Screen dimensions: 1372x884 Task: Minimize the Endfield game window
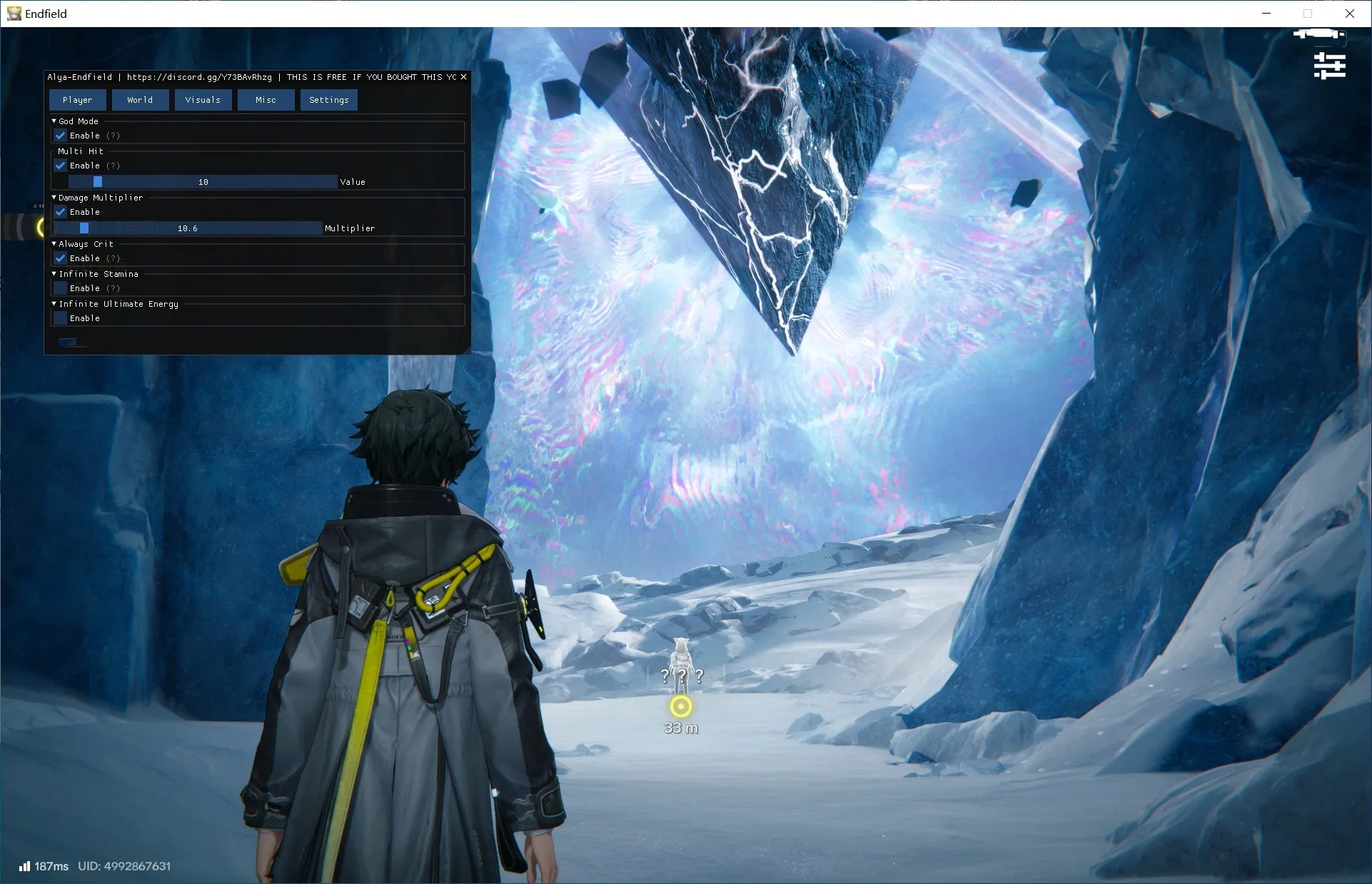pyautogui.click(x=1266, y=14)
